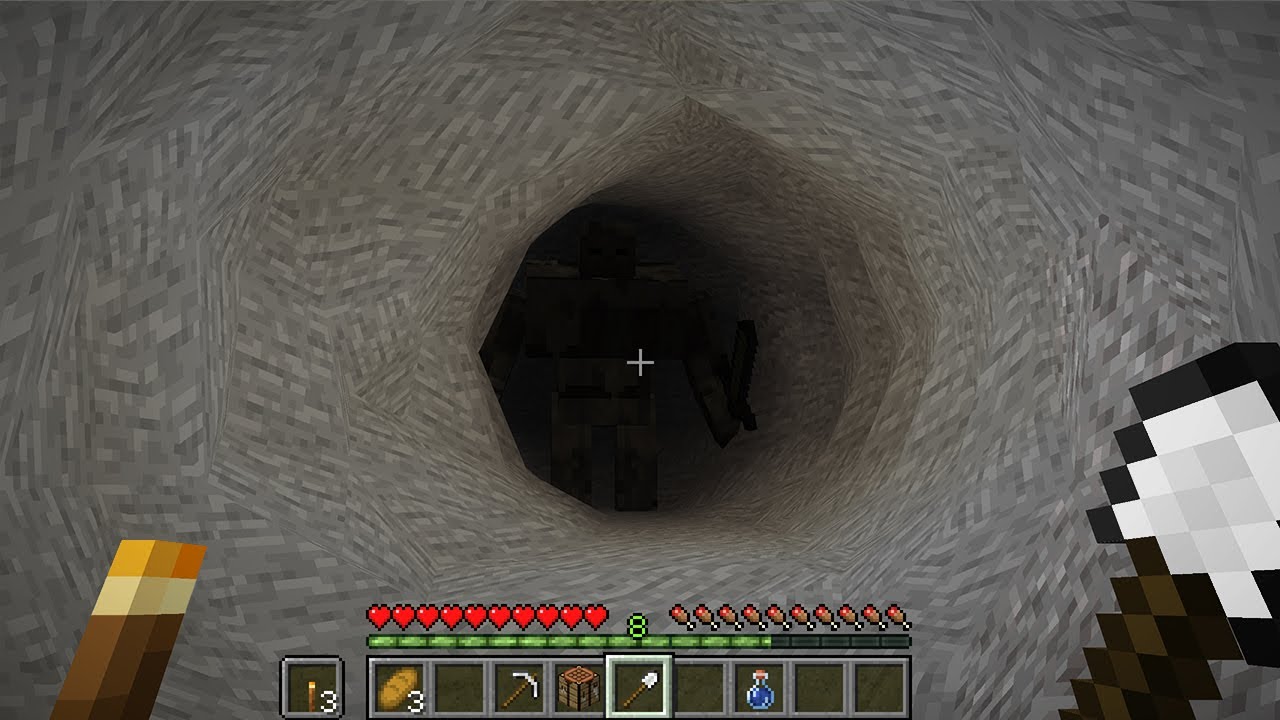Click the crosshair at screen center
The width and height of the screenshot is (1280, 720).
tap(639, 360)
